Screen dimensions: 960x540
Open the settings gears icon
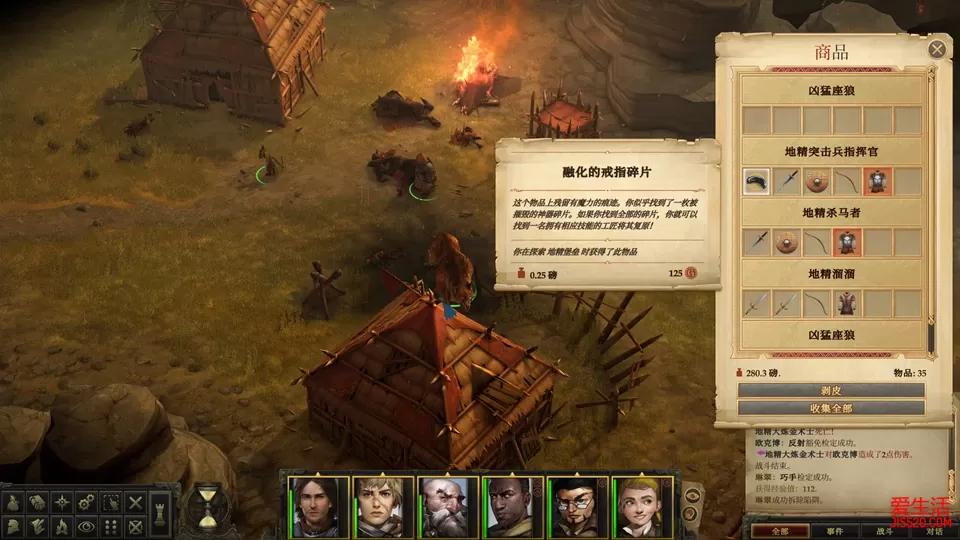click(x=86, y=501)
